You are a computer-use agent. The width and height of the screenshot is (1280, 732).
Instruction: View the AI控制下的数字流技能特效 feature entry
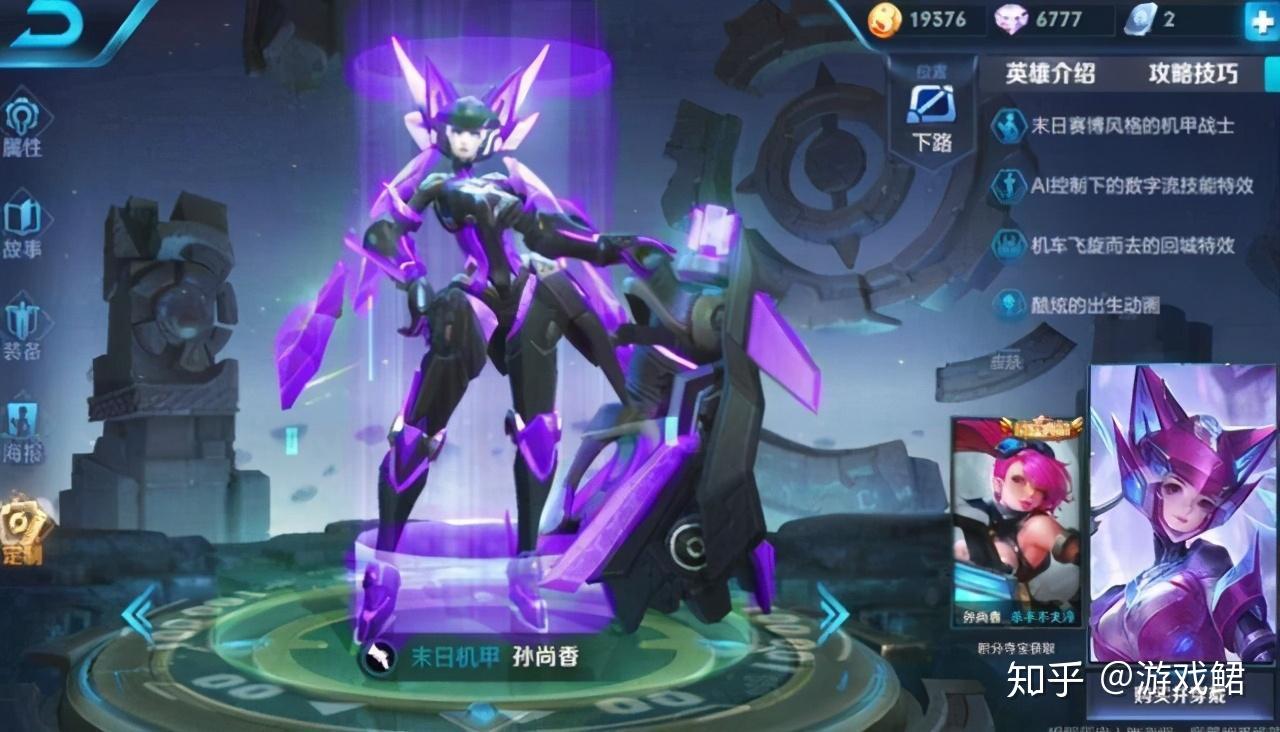1140,185
